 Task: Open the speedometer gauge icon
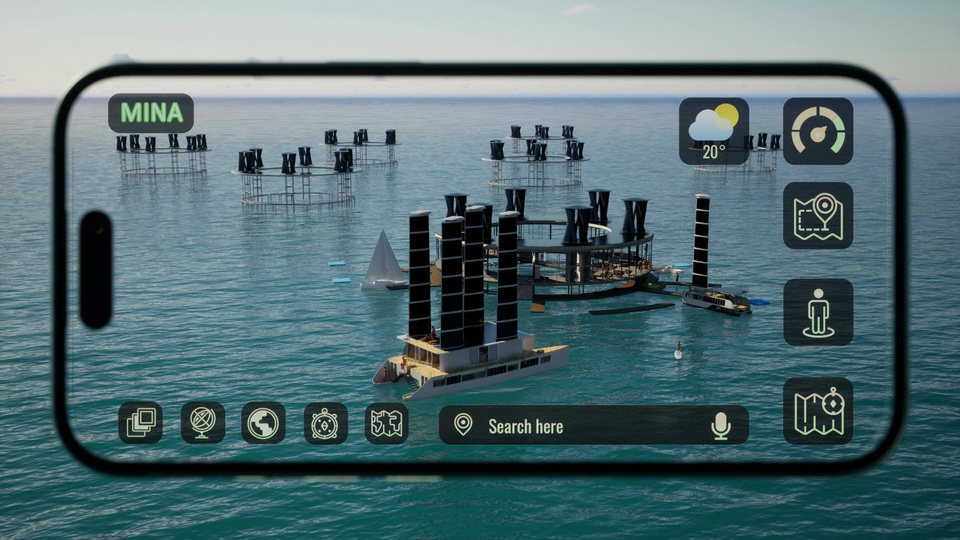click(x=818, y=131)
